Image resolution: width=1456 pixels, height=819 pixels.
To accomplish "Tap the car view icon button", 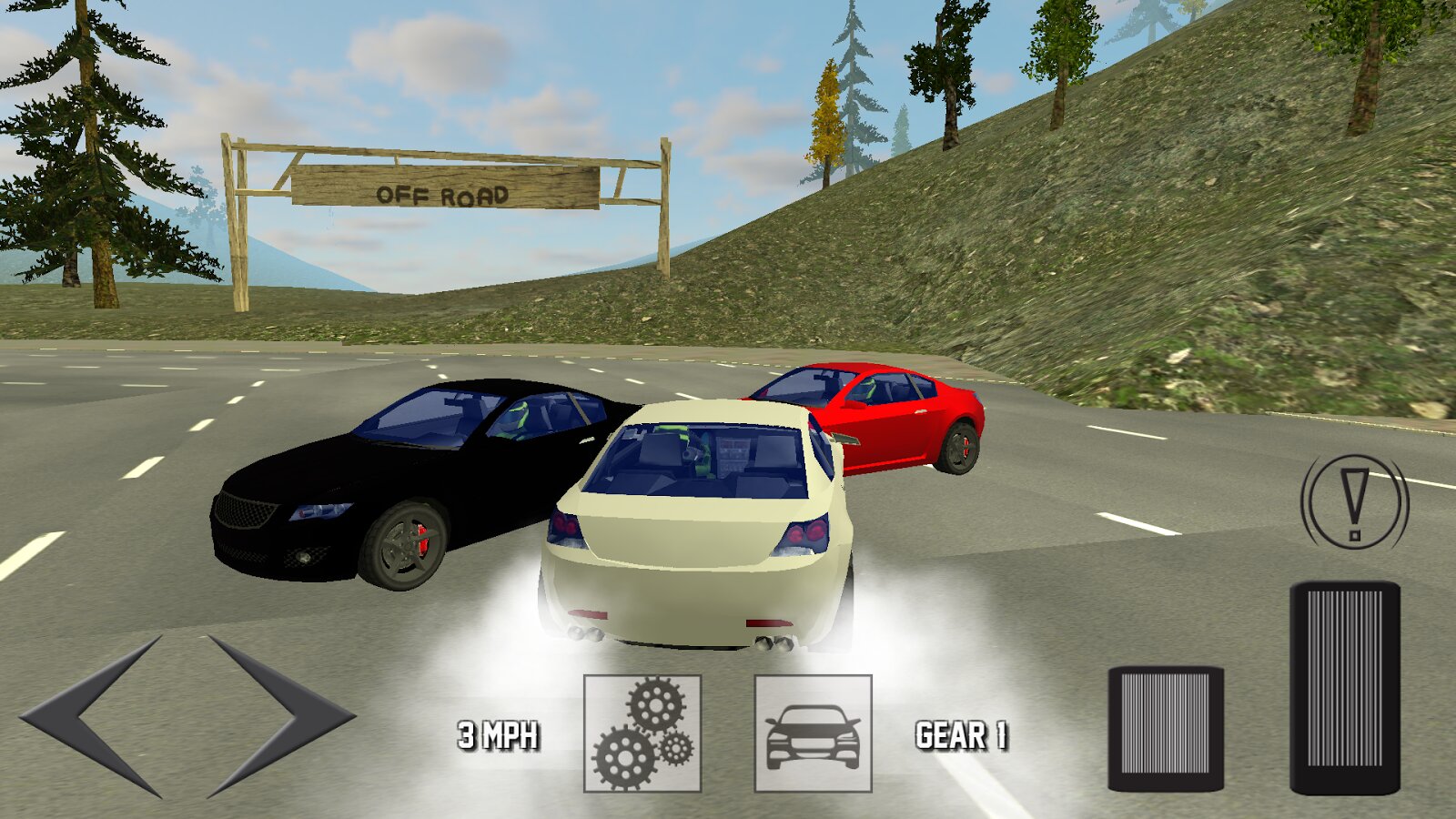I will point(813,733).
